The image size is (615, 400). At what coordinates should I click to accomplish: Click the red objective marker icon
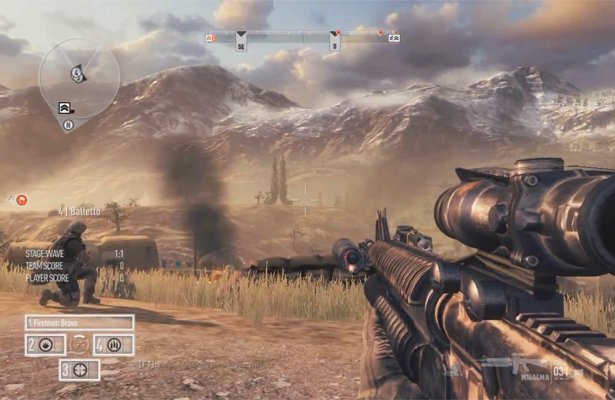coord(22,200)
